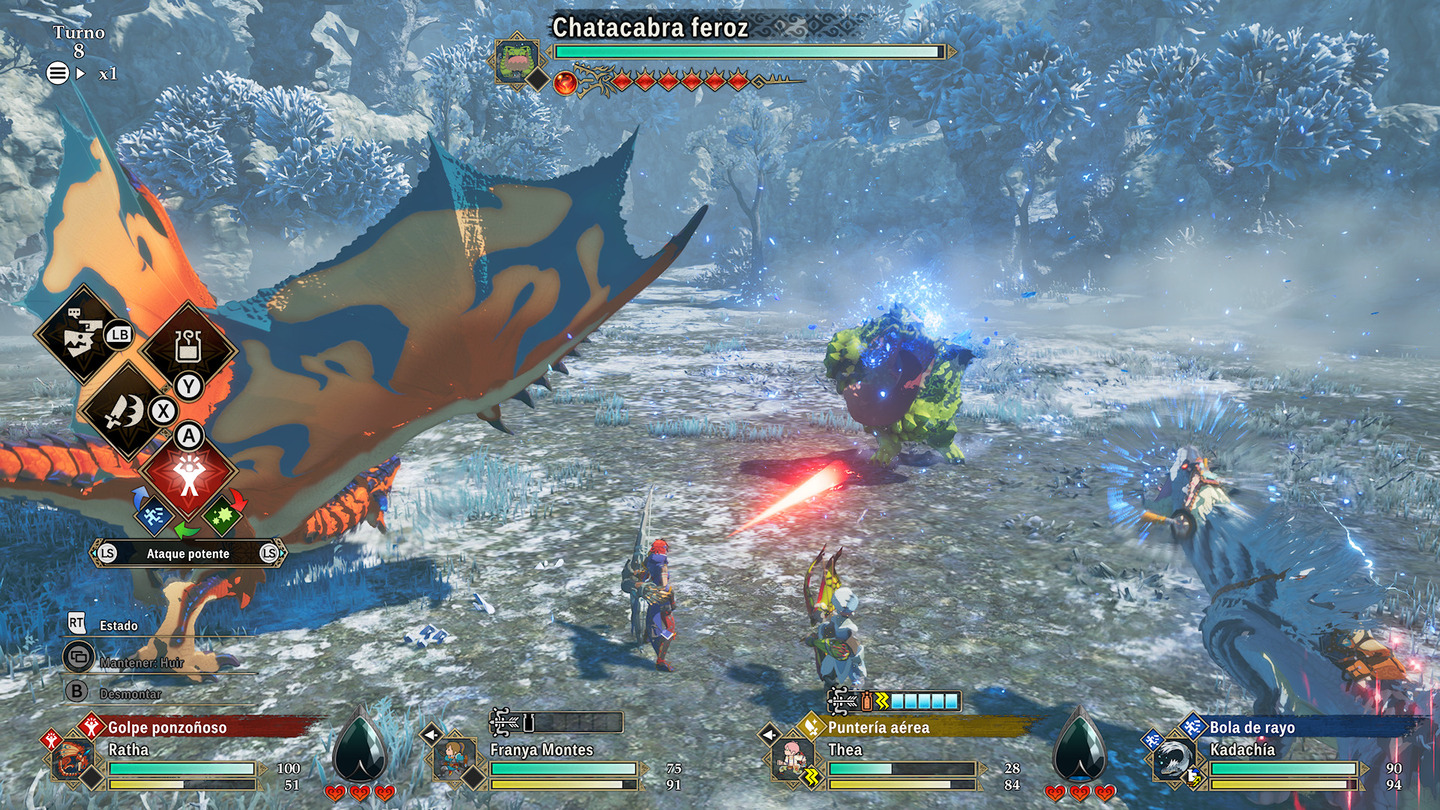This screenshot has width=1440, height=810.
Task: Select the red Ataque potente command diamond
Action: point(188,473)
